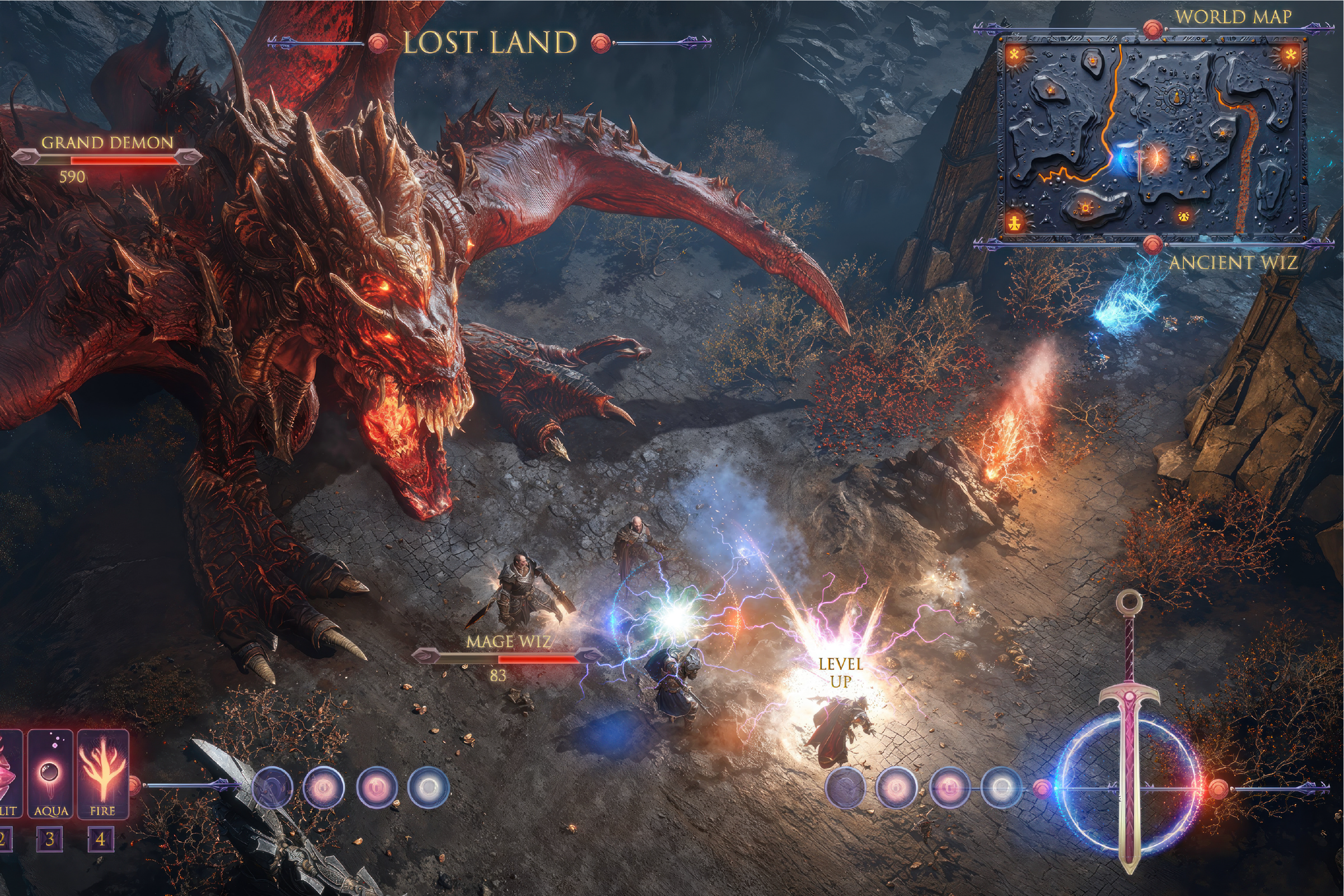Click the glowing standing-figure marker on the map
The image size is (1344, 896).
click(x=1015, y=221)
